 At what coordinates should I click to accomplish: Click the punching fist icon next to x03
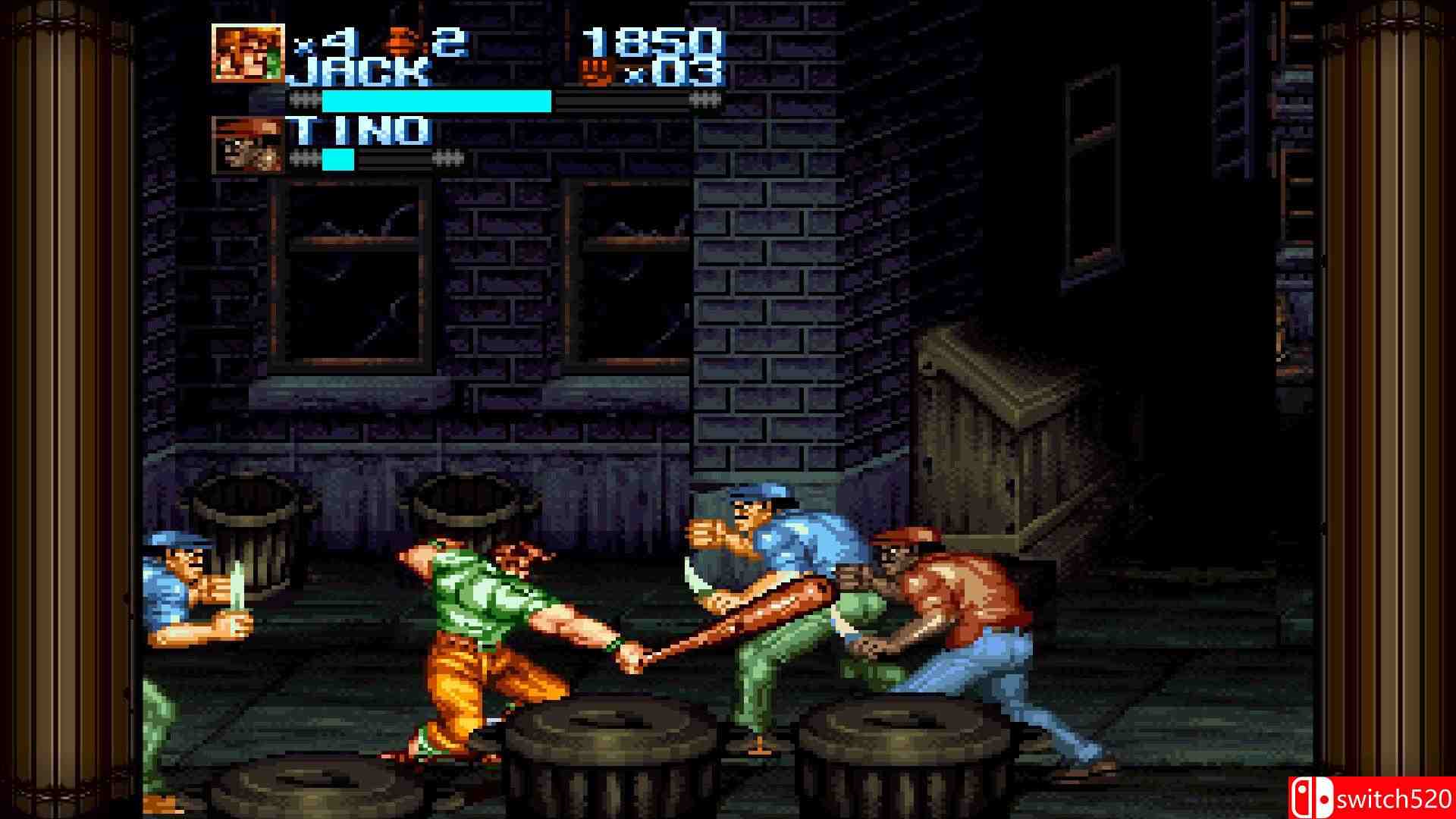click(599, 72)
